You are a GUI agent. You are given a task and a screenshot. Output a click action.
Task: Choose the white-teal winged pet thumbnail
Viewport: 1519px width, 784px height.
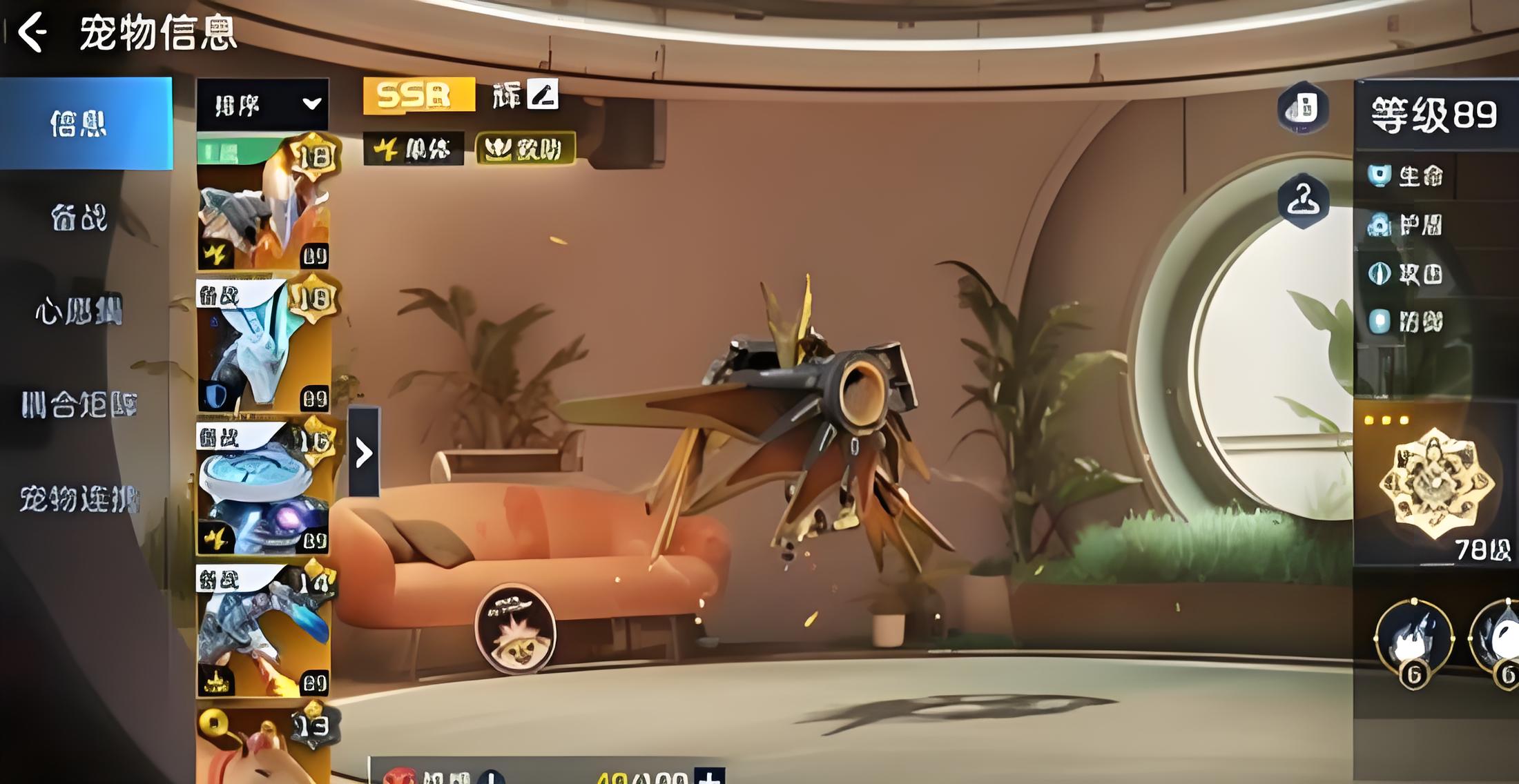[263, 344]
